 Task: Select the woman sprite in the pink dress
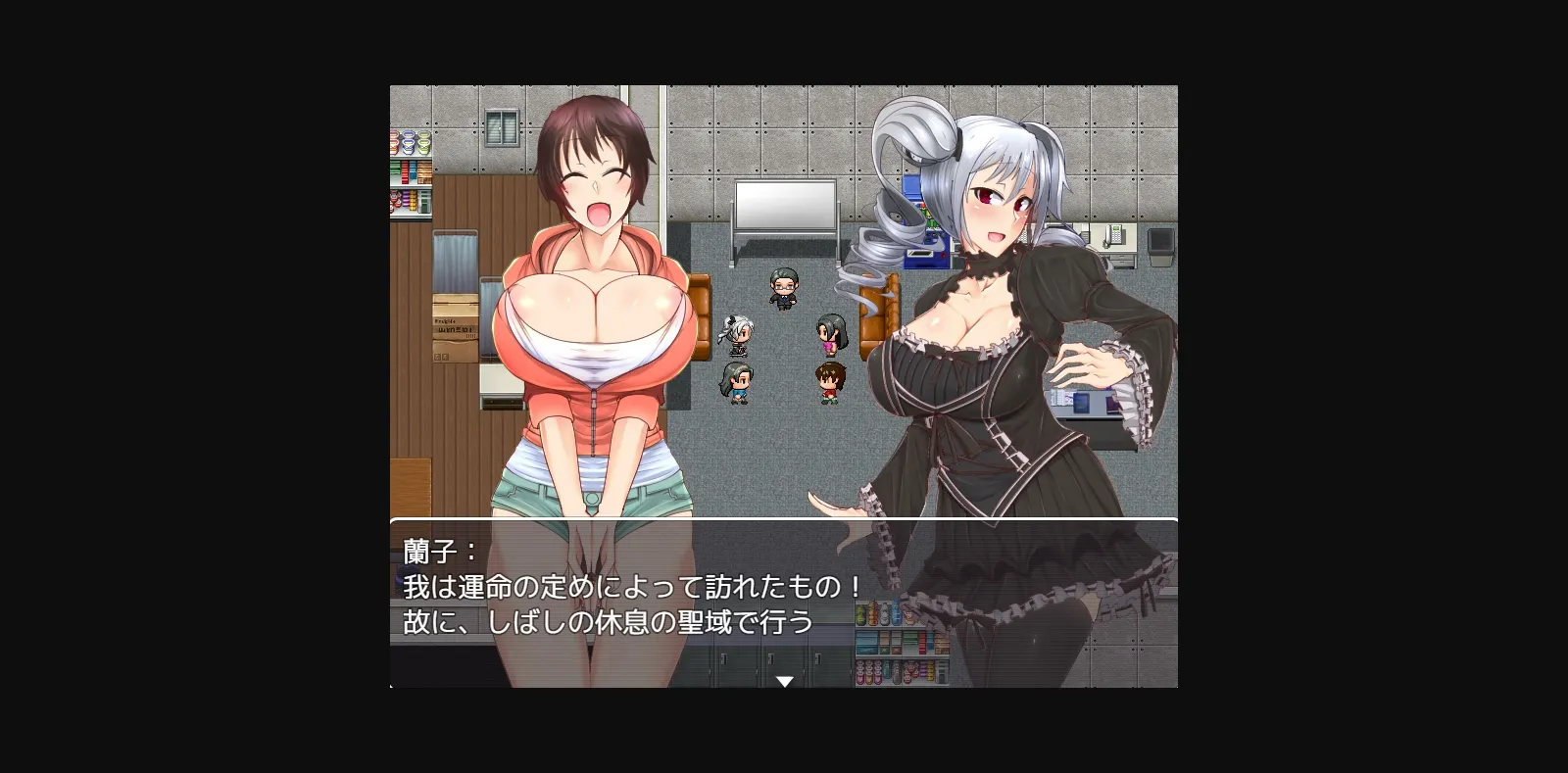[x=830, y=335]
